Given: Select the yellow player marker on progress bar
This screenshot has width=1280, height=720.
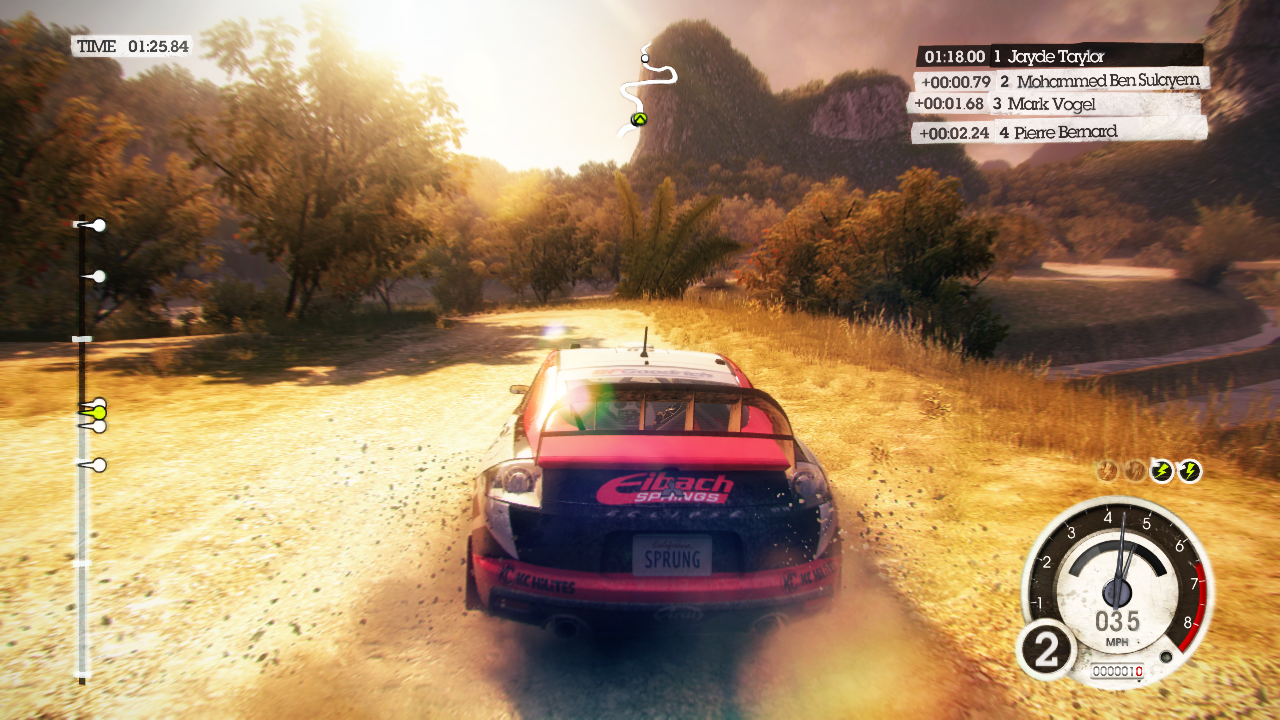Looking at the screenshot, I should (x=97, y=412).
